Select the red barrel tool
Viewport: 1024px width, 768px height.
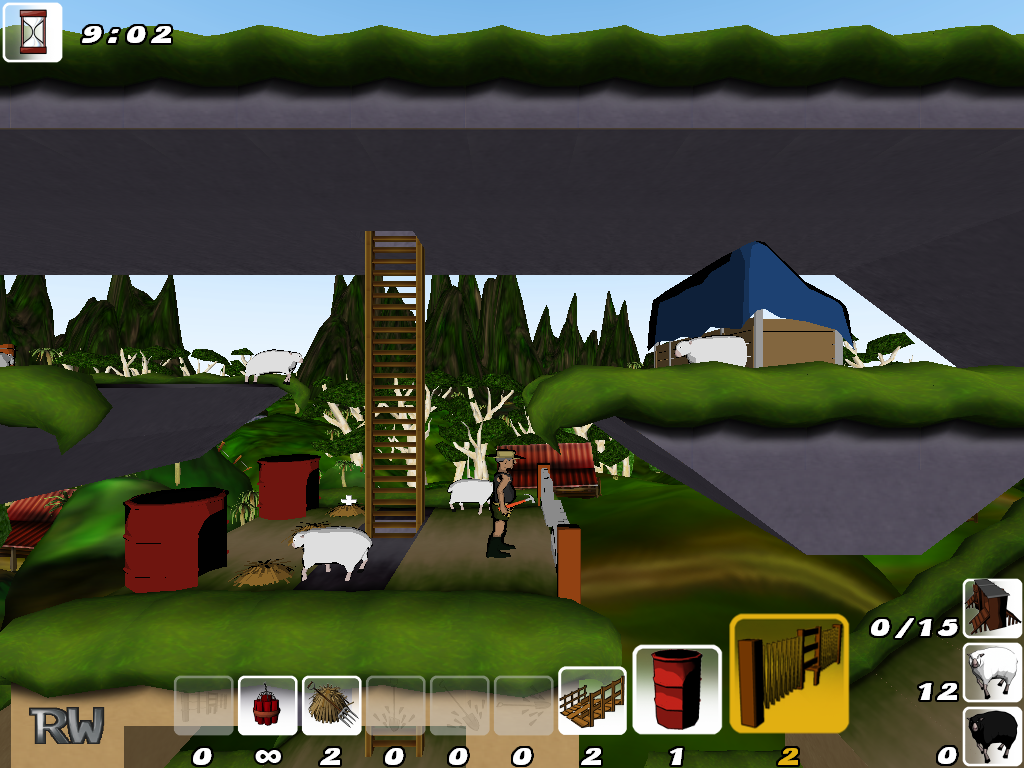[677, 689]
